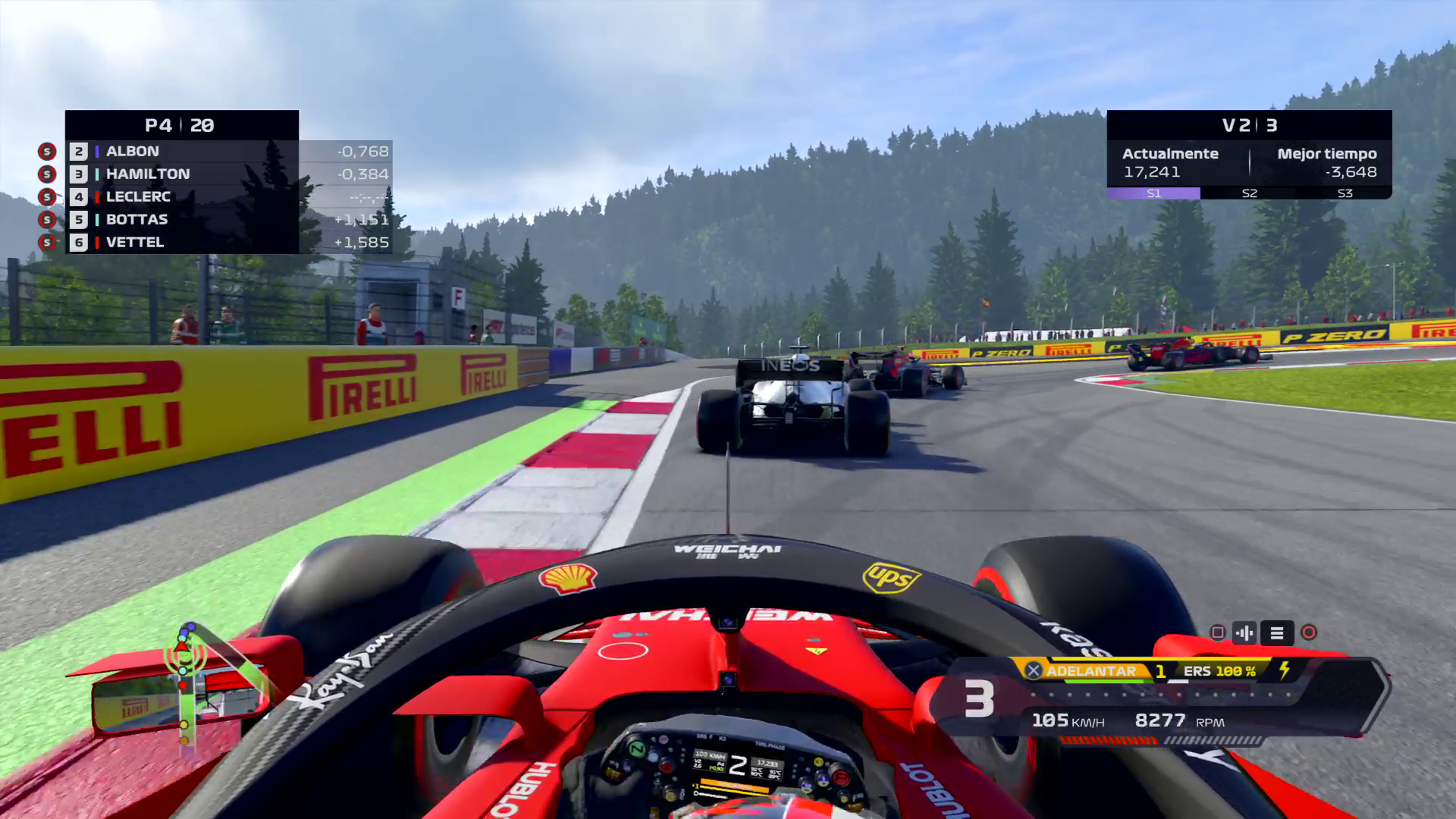The height and width of the screenshot is (819, 1456).
Task: Select Hamilton's row in the standings
Action: (x=182, y=174)
